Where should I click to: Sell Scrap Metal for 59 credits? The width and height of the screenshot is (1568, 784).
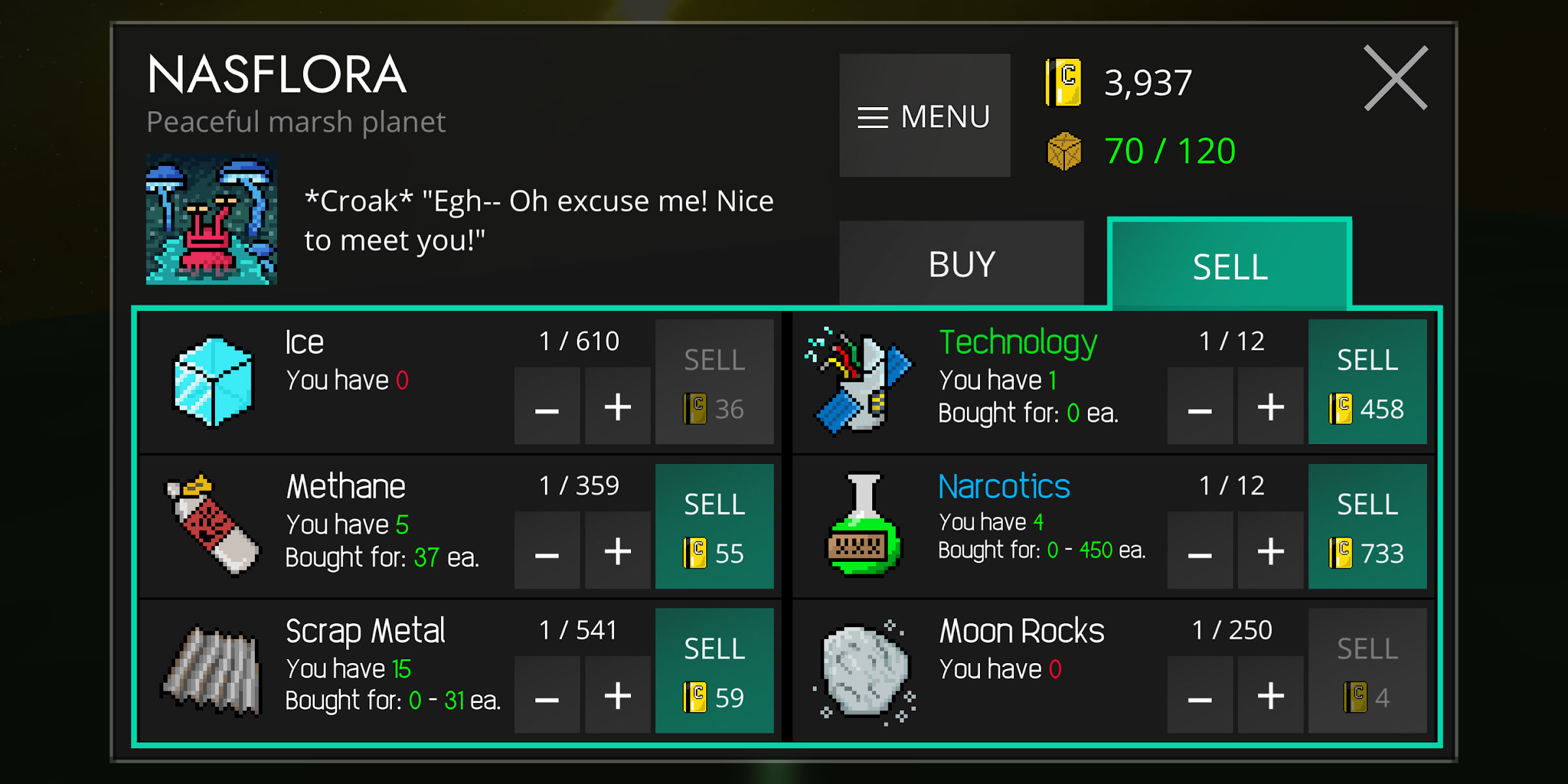tap(714, 671)
